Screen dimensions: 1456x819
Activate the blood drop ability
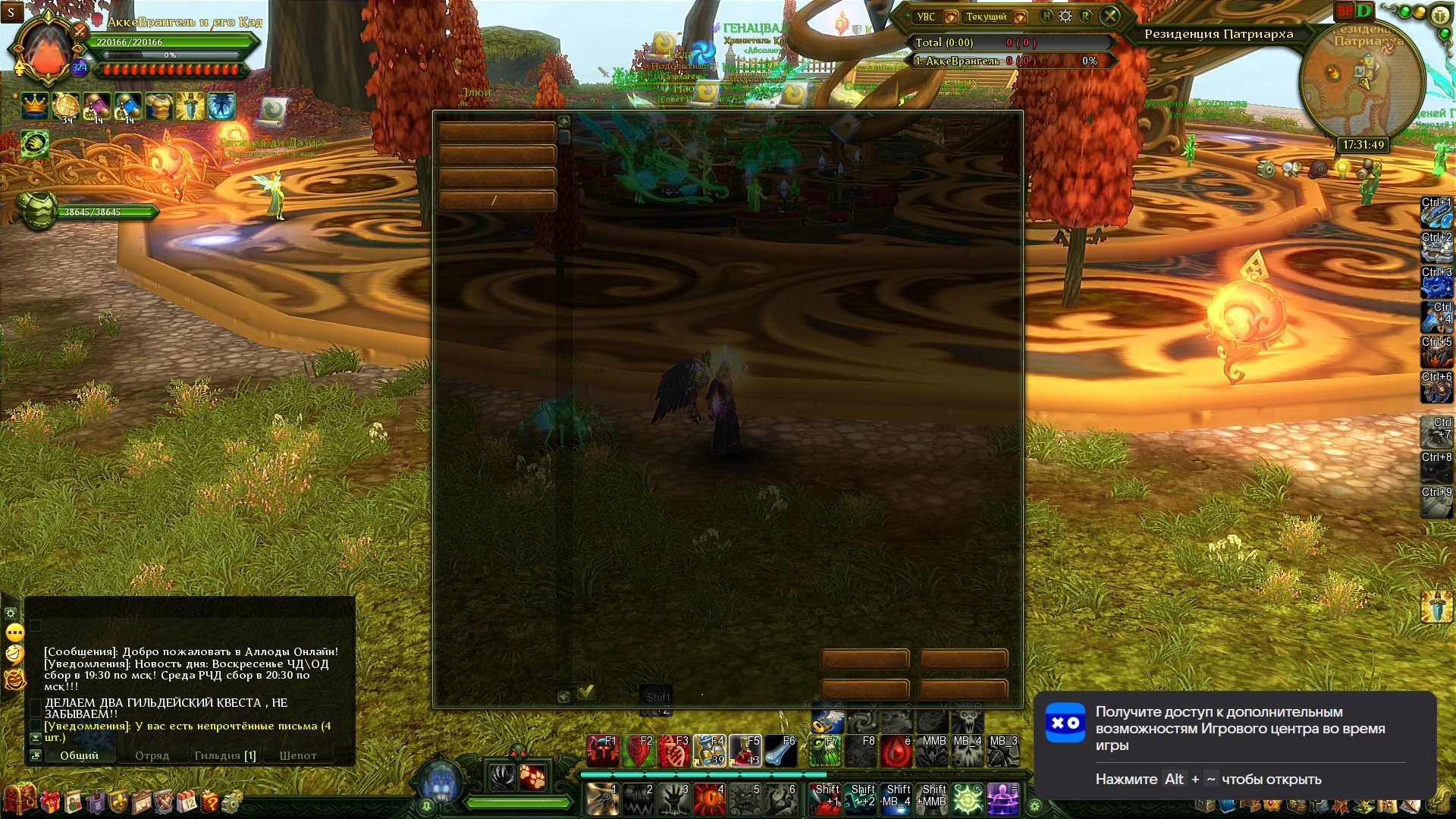pos(896,751)
